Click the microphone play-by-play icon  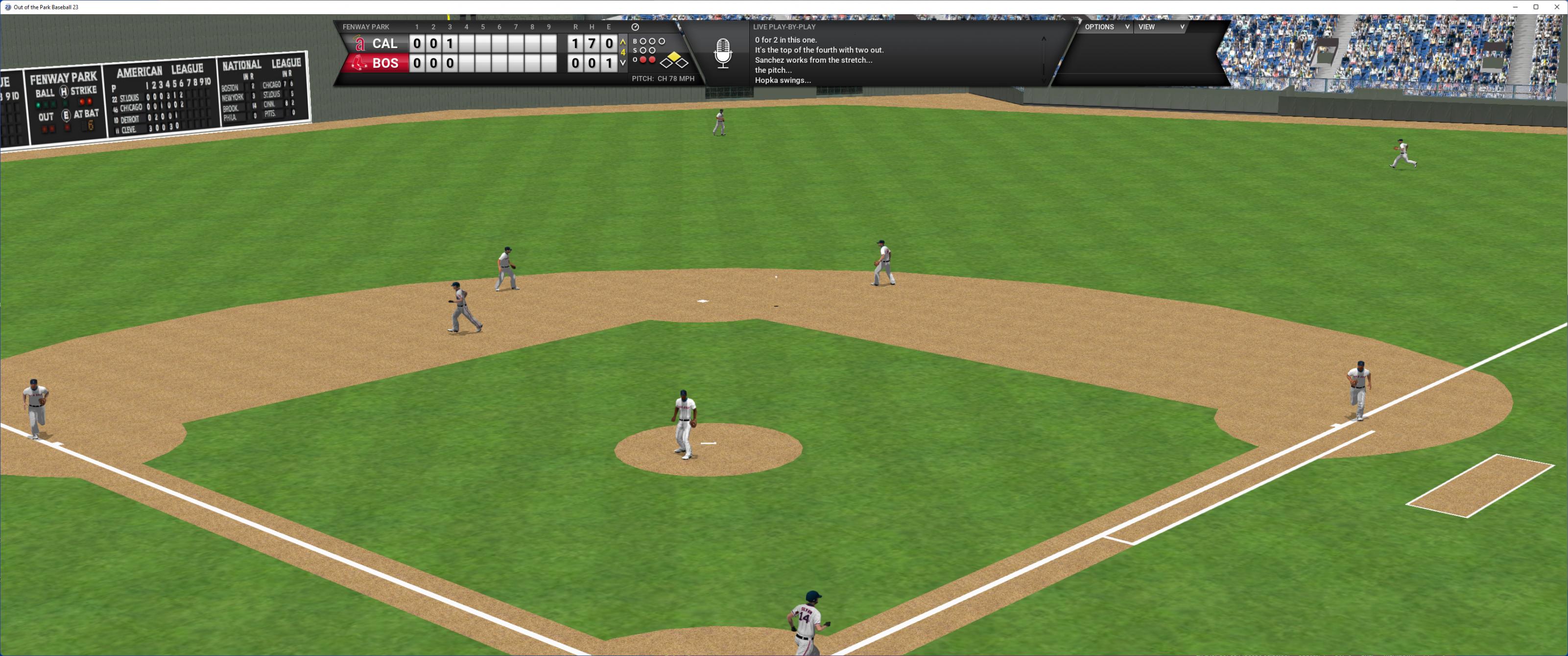tap(722, 53)
